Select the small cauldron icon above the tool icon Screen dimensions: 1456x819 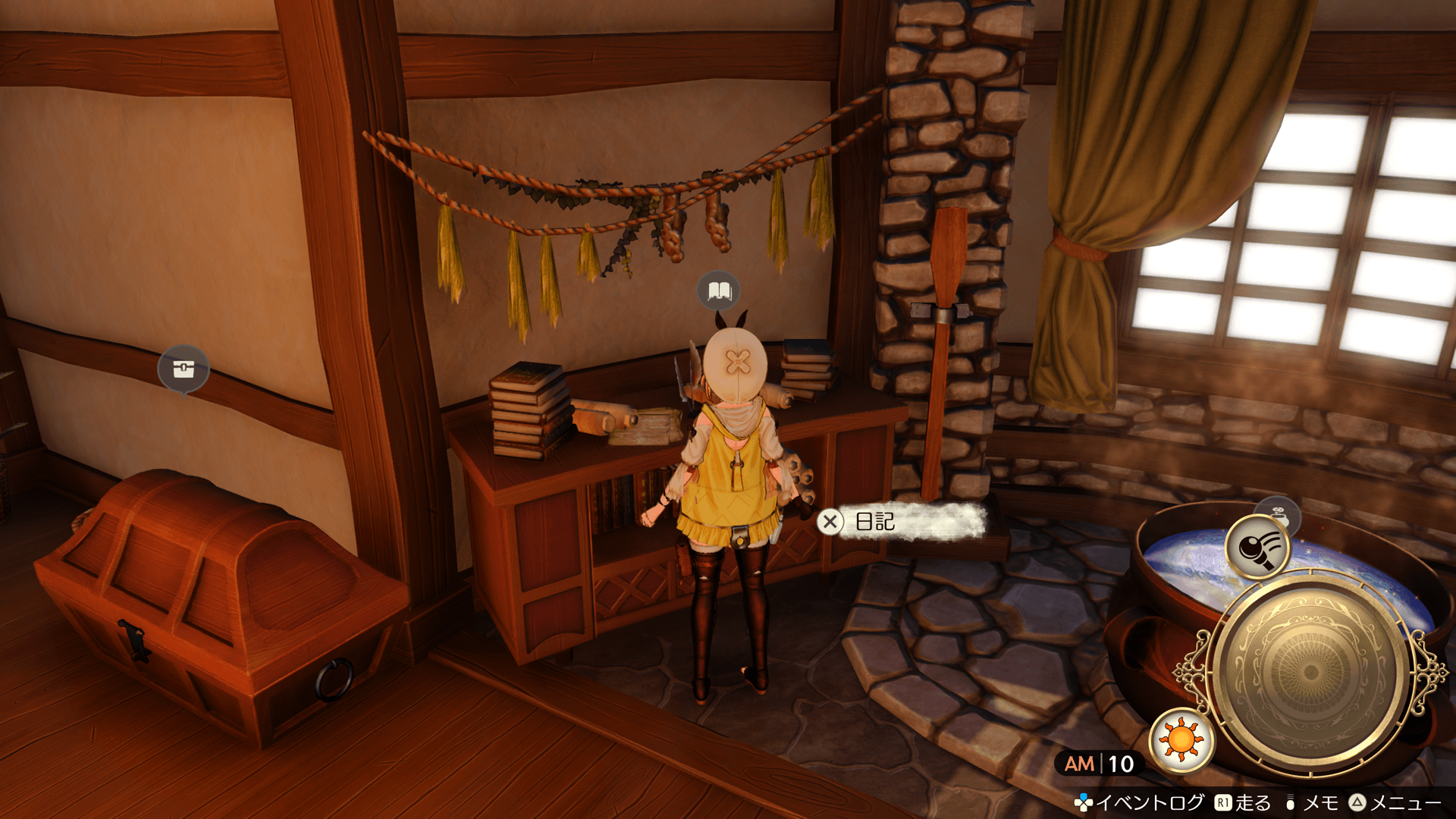pos(1279,514)
